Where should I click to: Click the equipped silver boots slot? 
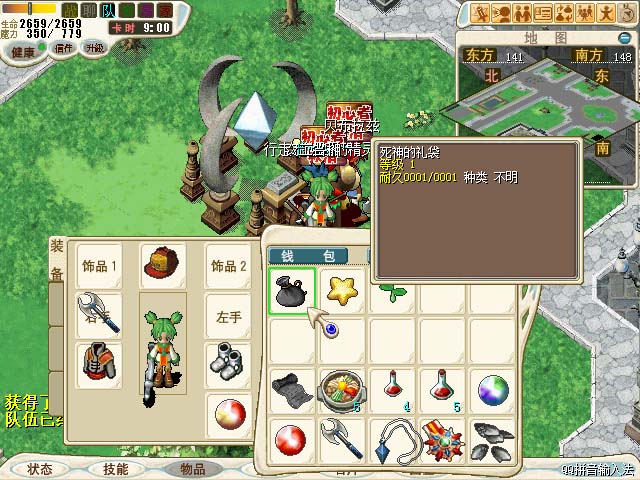pyautogui.click(x=226, y=363)
